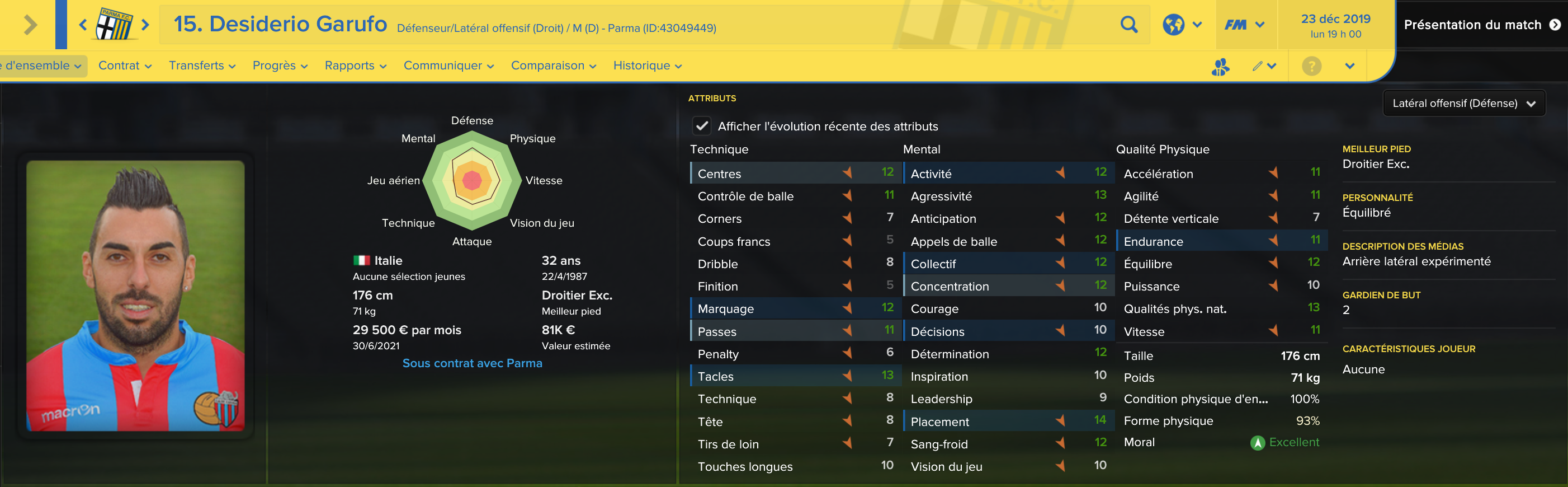Viewport: 1568px width, 487px height.
Task: Open the Communiquer menu
Action: coord(448,66)
